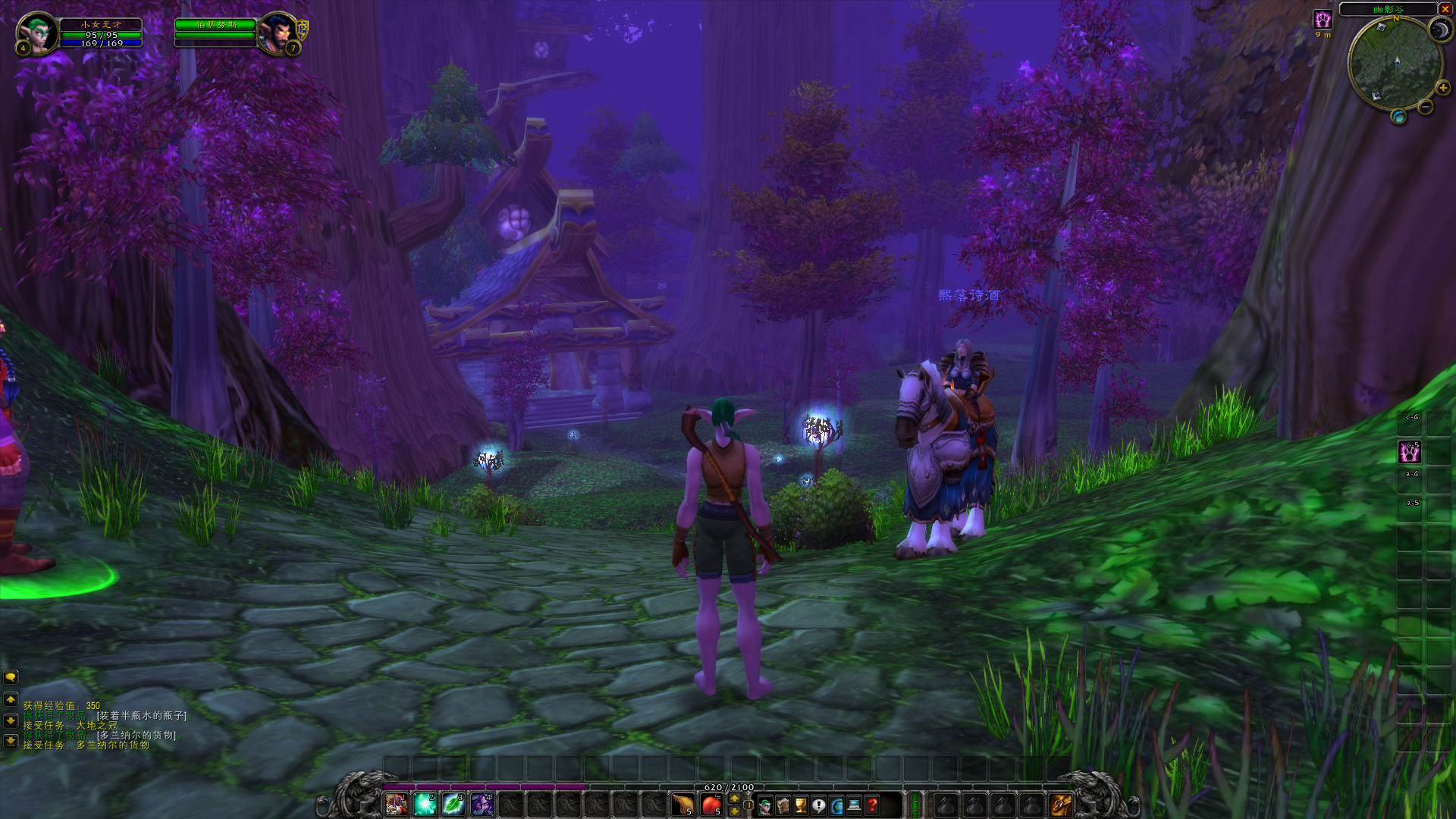
Task: Click the purple paw buff icon
Action: (x=1323, y=20)
